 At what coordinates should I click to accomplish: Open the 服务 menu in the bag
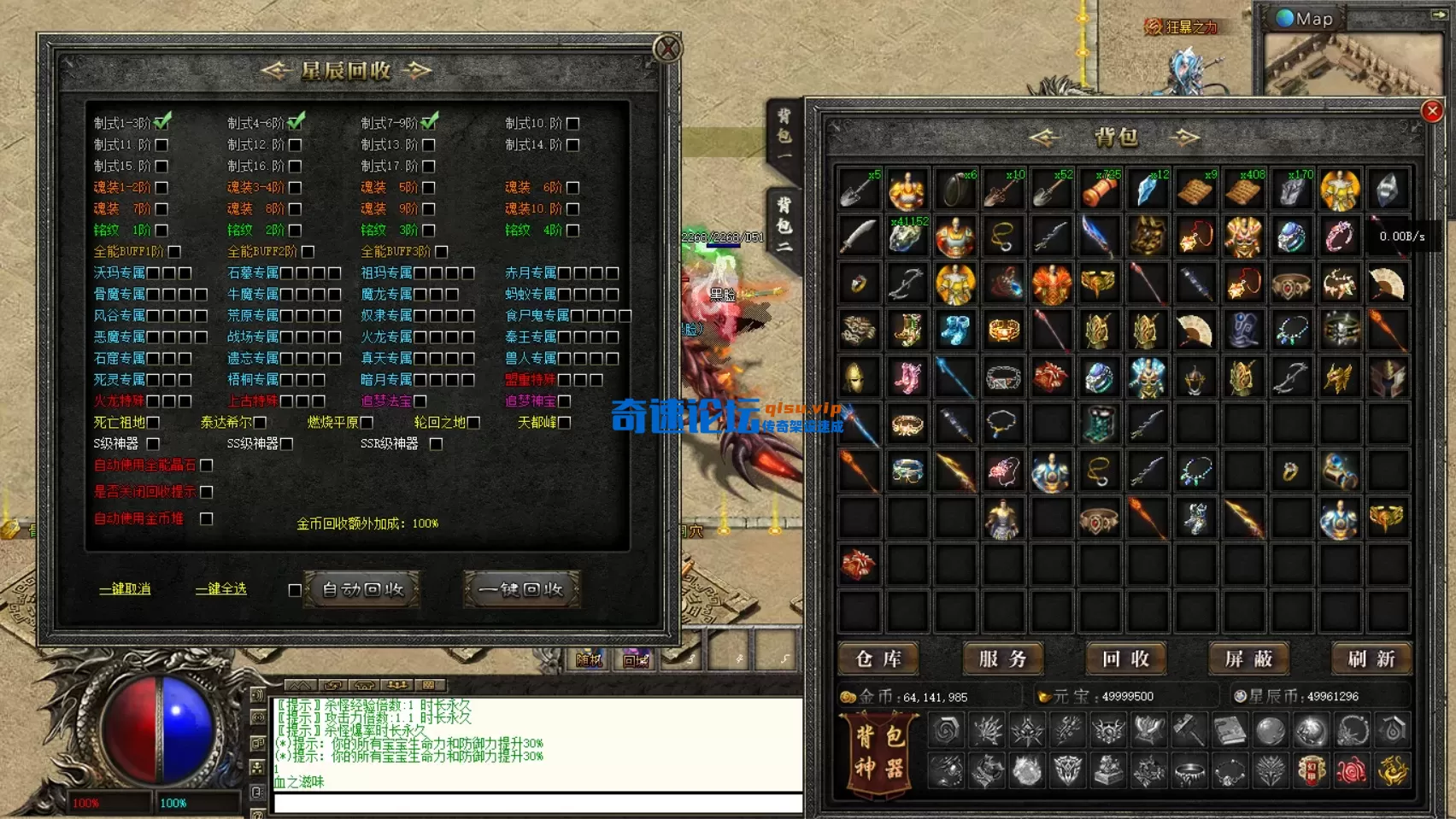point(1002,659)
